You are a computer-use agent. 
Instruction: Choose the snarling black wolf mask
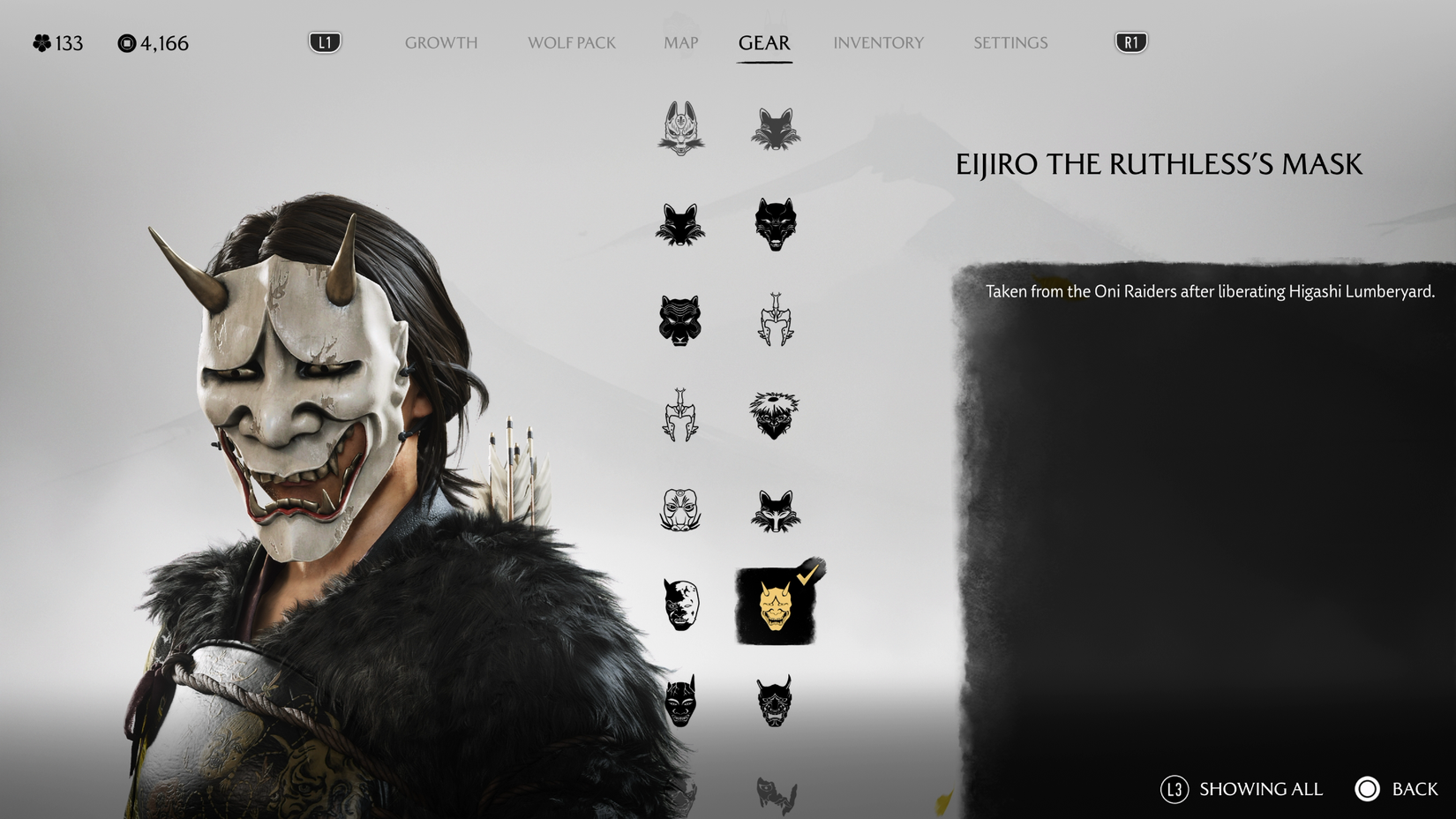tap(777, 223)
